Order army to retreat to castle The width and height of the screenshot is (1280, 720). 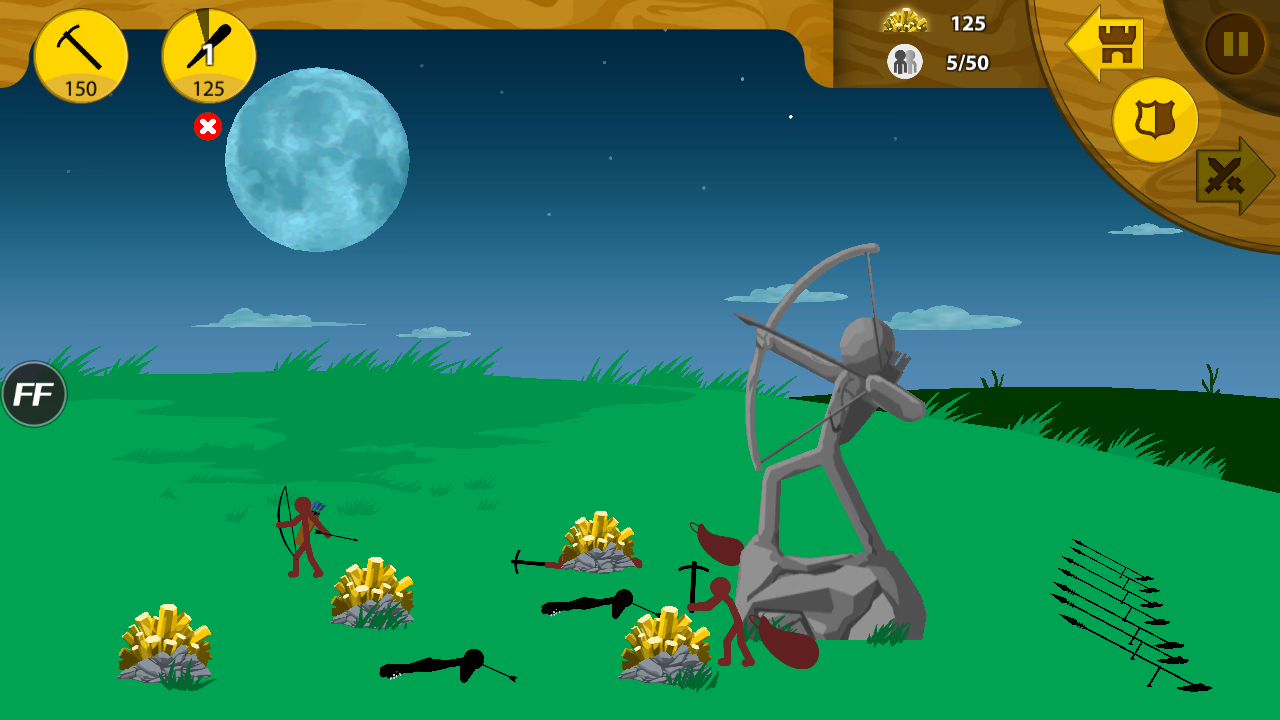click(x=1107, y=44)
